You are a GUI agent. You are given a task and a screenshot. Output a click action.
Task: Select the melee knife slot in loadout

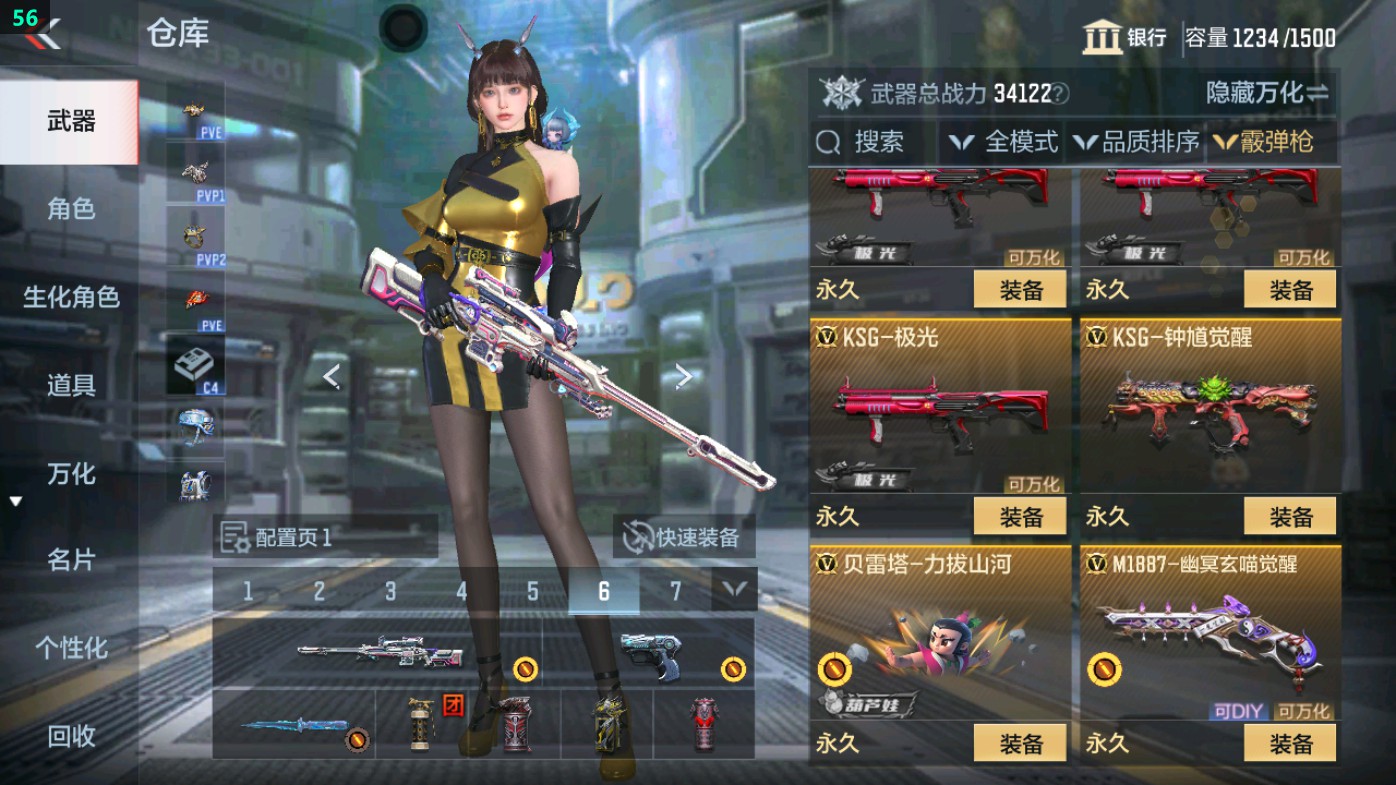[295, 727]
